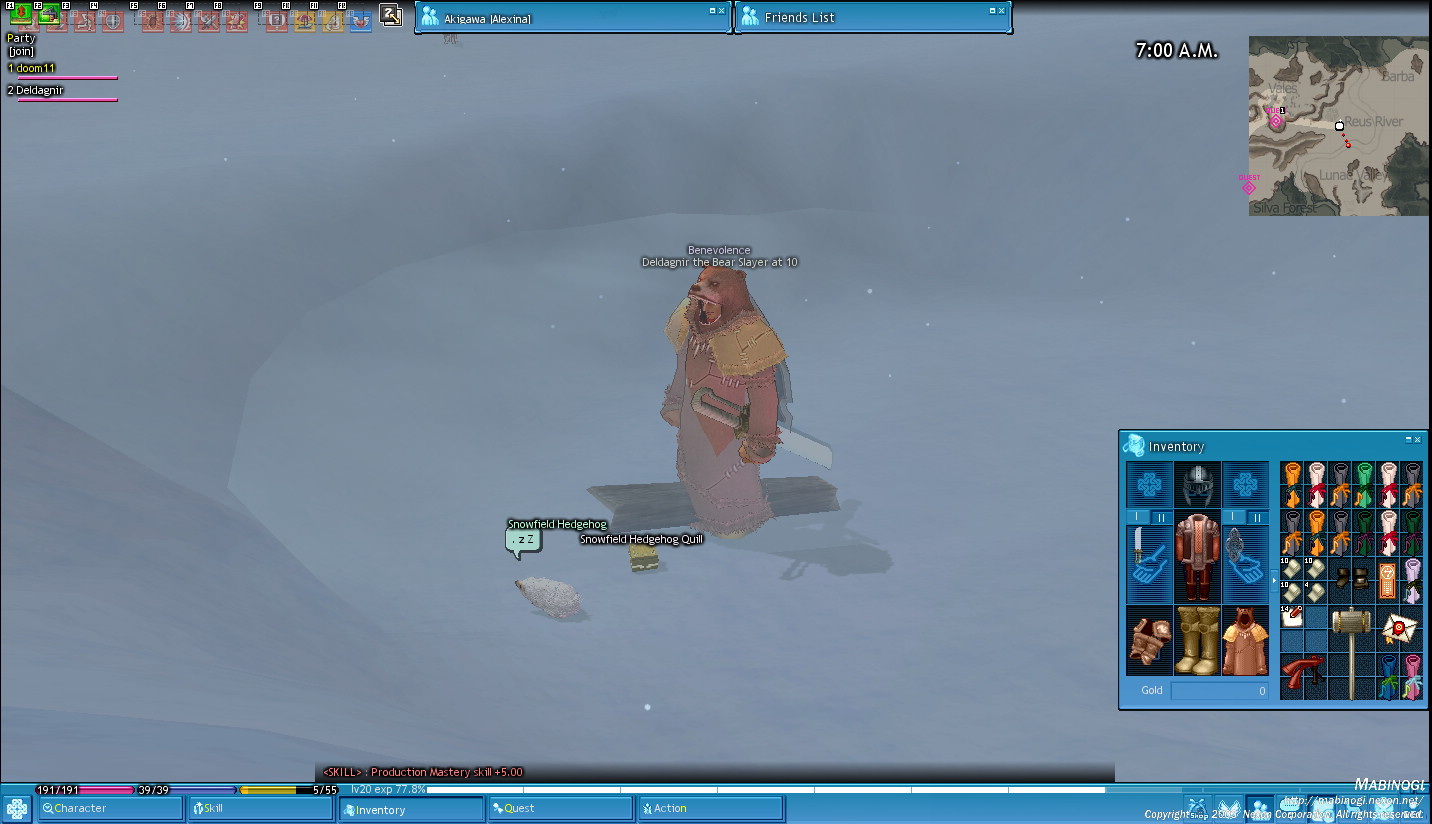Click the party join link
1432x824 pixels.
click(20, 51)
